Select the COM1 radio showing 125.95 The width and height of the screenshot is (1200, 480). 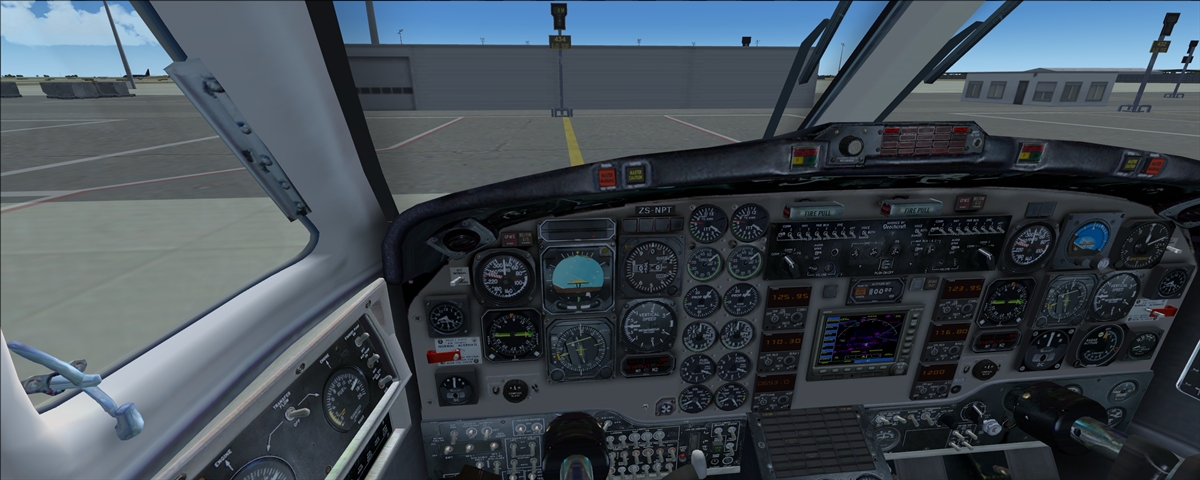[x=789, y=296]
